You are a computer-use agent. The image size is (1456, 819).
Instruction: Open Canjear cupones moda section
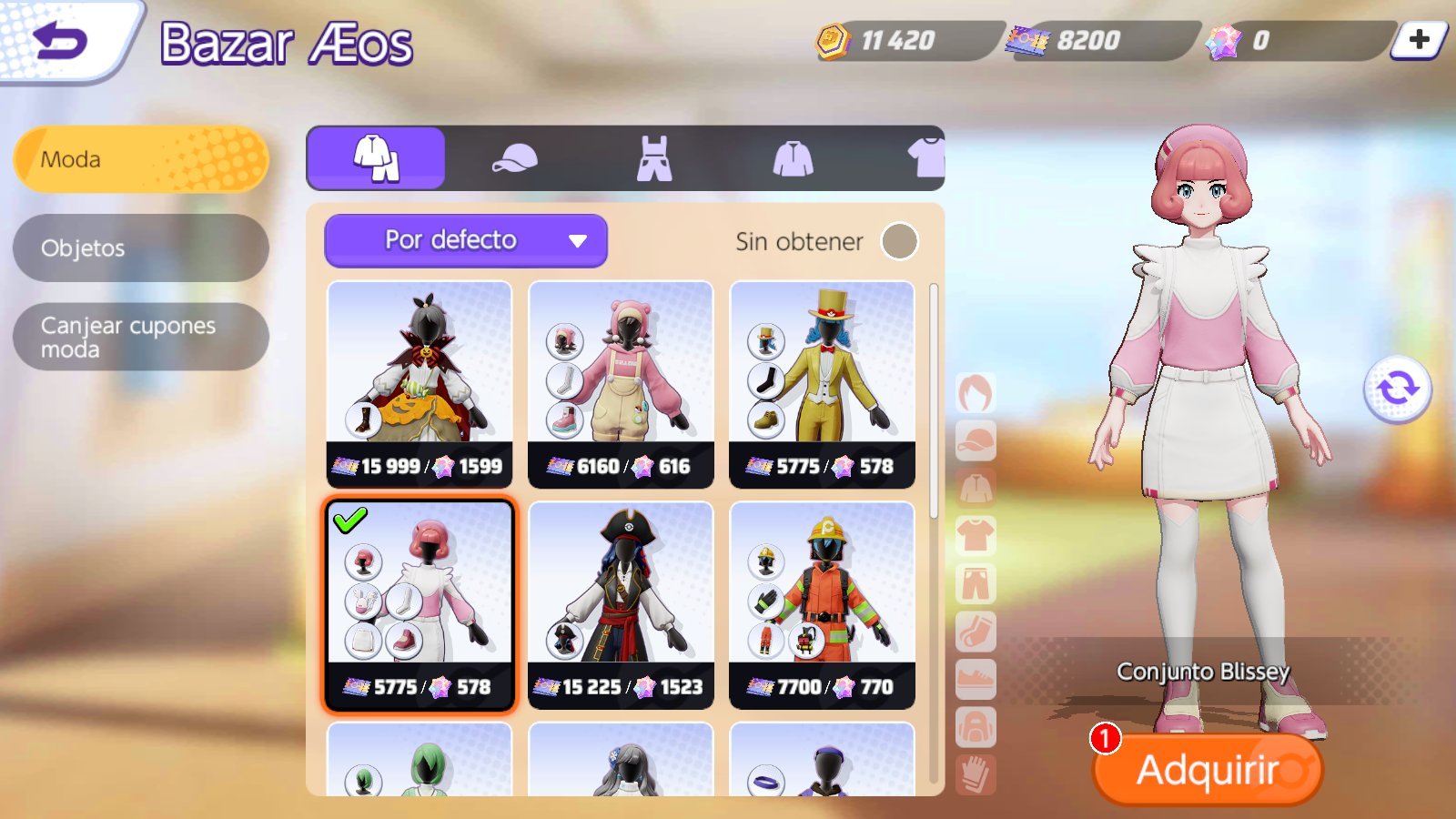[141, 337]
